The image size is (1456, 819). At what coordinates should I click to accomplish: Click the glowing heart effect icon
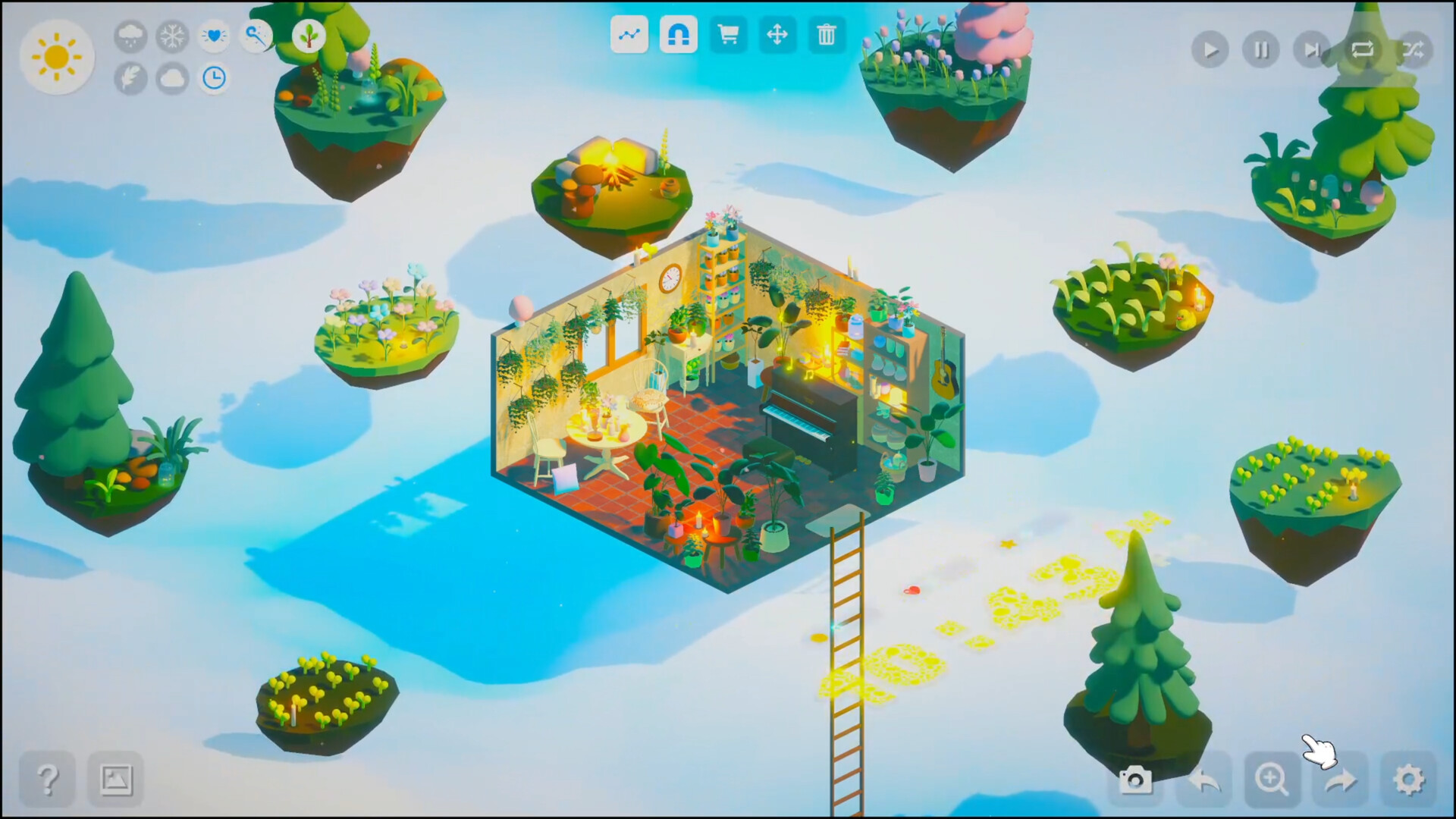coord(213,36)
